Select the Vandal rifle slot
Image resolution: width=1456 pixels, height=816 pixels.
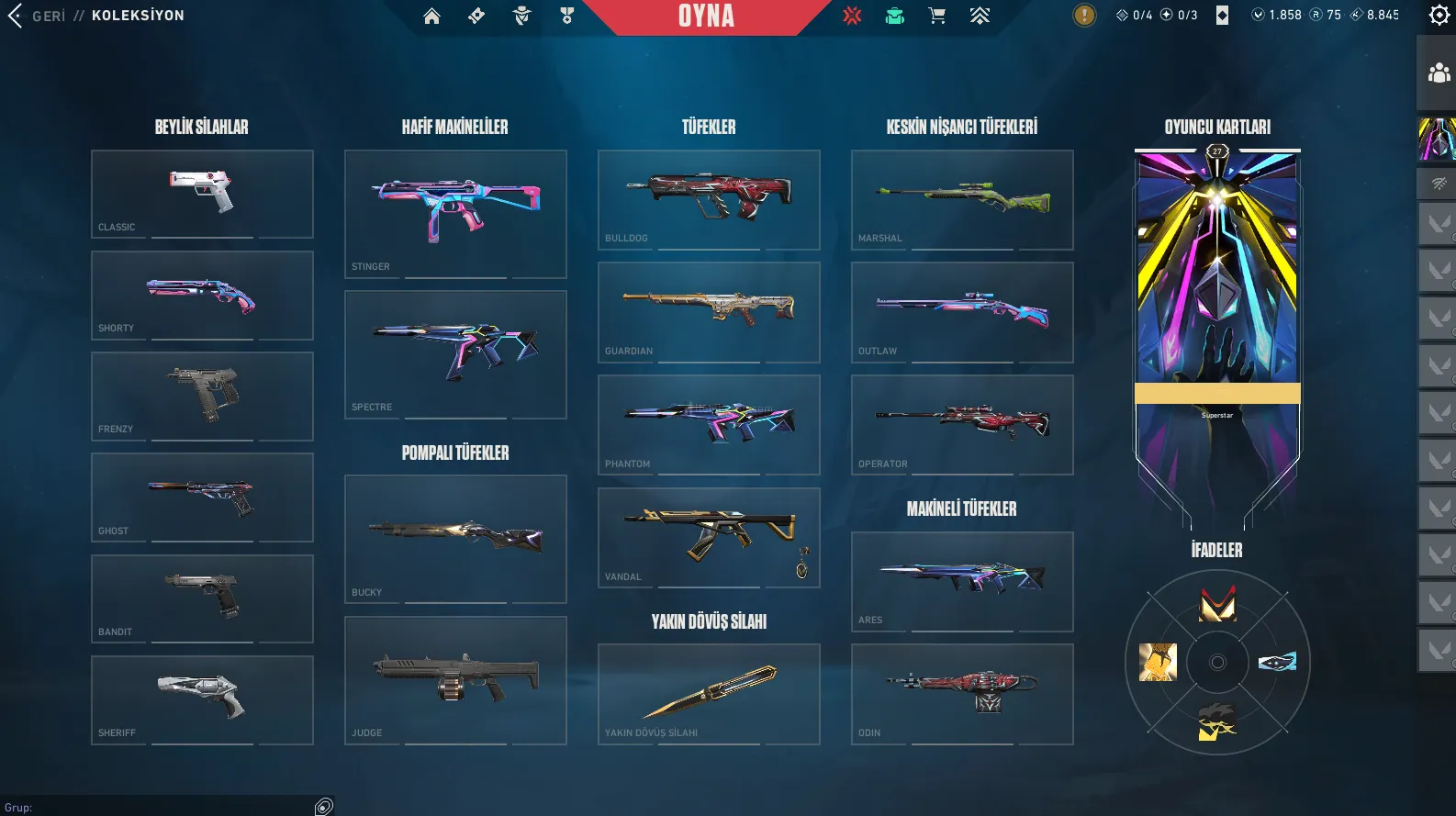pyautogui.click(x=709, y=537)
